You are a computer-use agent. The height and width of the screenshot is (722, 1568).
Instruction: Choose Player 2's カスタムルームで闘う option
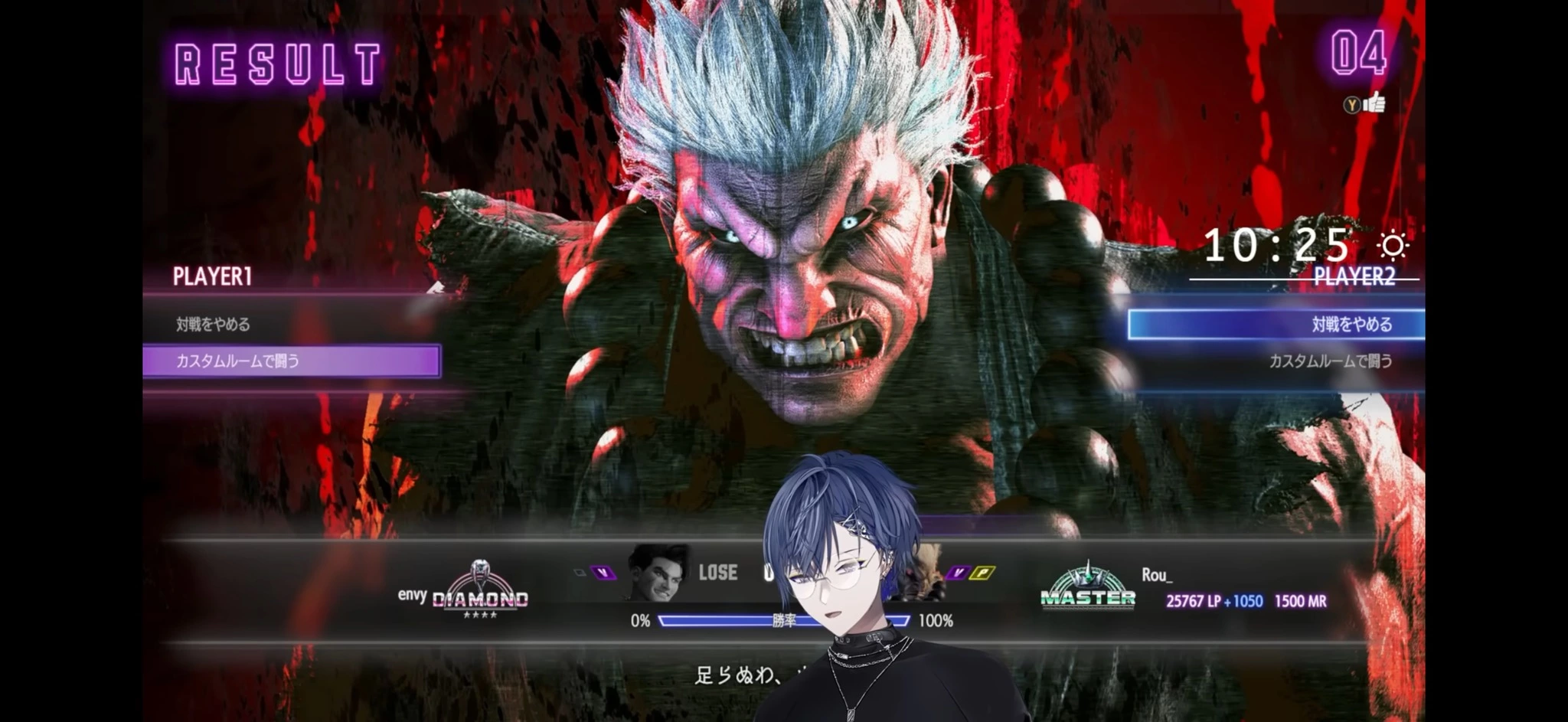1330,361
